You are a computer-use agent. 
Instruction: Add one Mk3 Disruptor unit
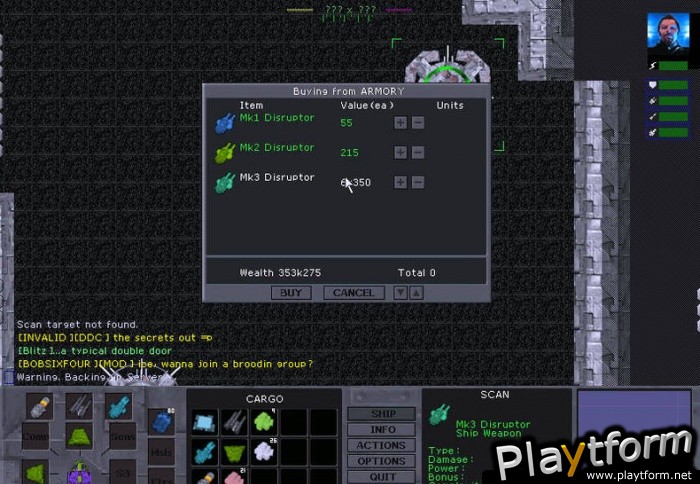(400, 182)
